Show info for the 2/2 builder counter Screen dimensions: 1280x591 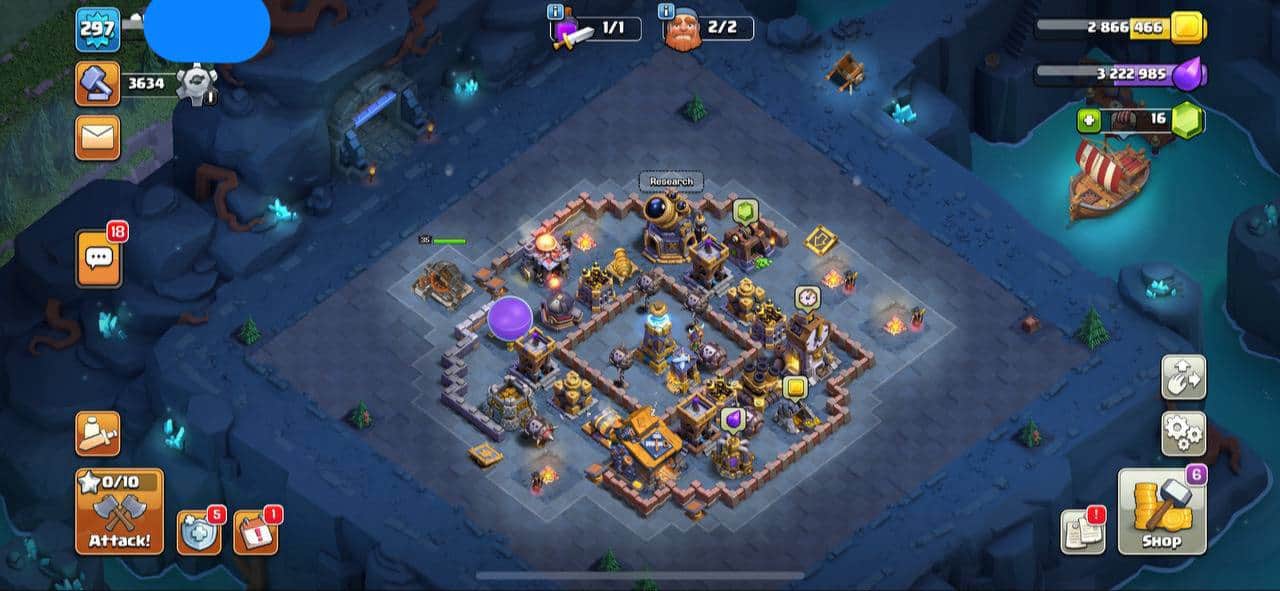[665, 12]
